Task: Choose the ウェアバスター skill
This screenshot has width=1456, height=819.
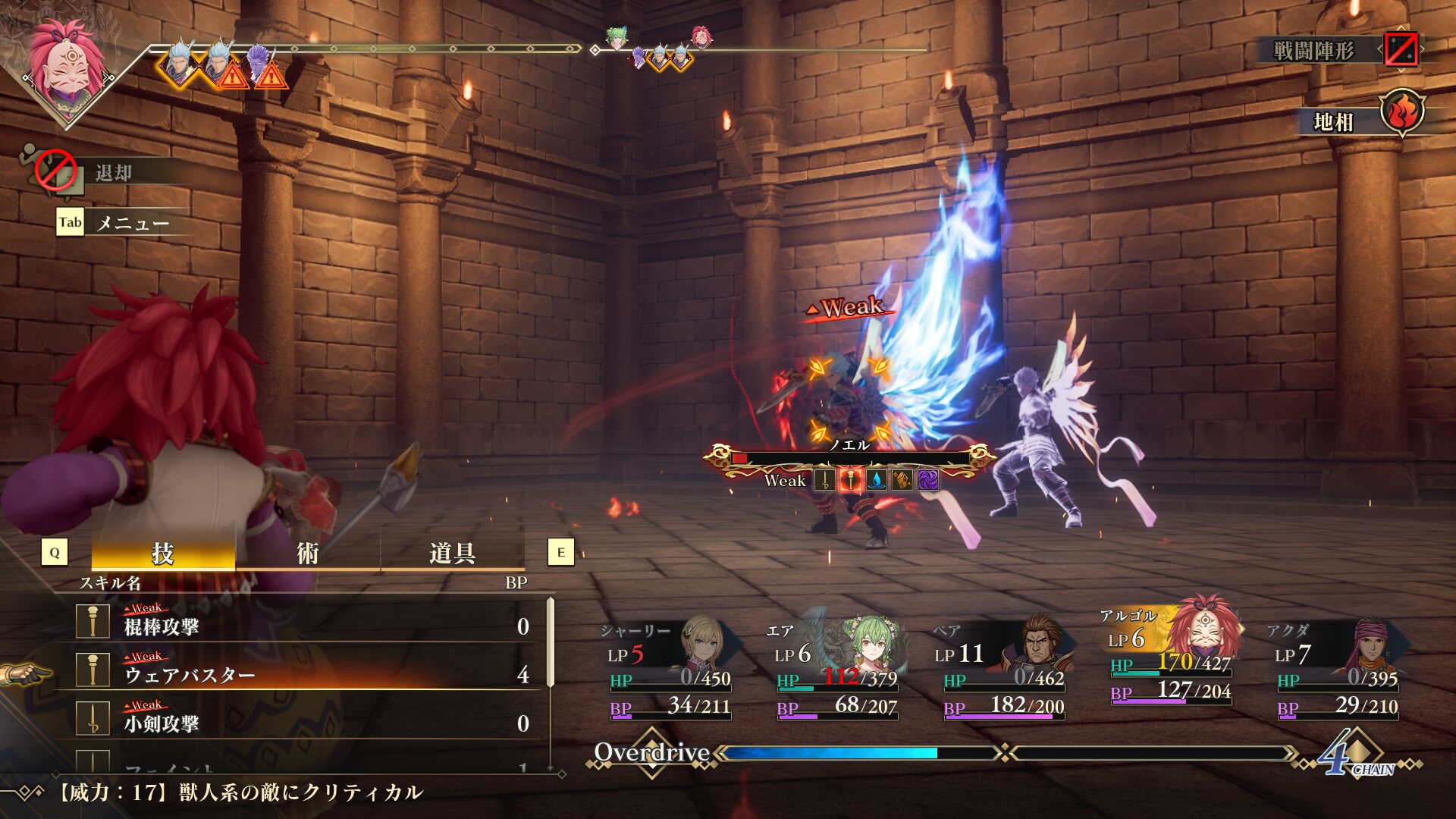Action: (x=303, y=674)
